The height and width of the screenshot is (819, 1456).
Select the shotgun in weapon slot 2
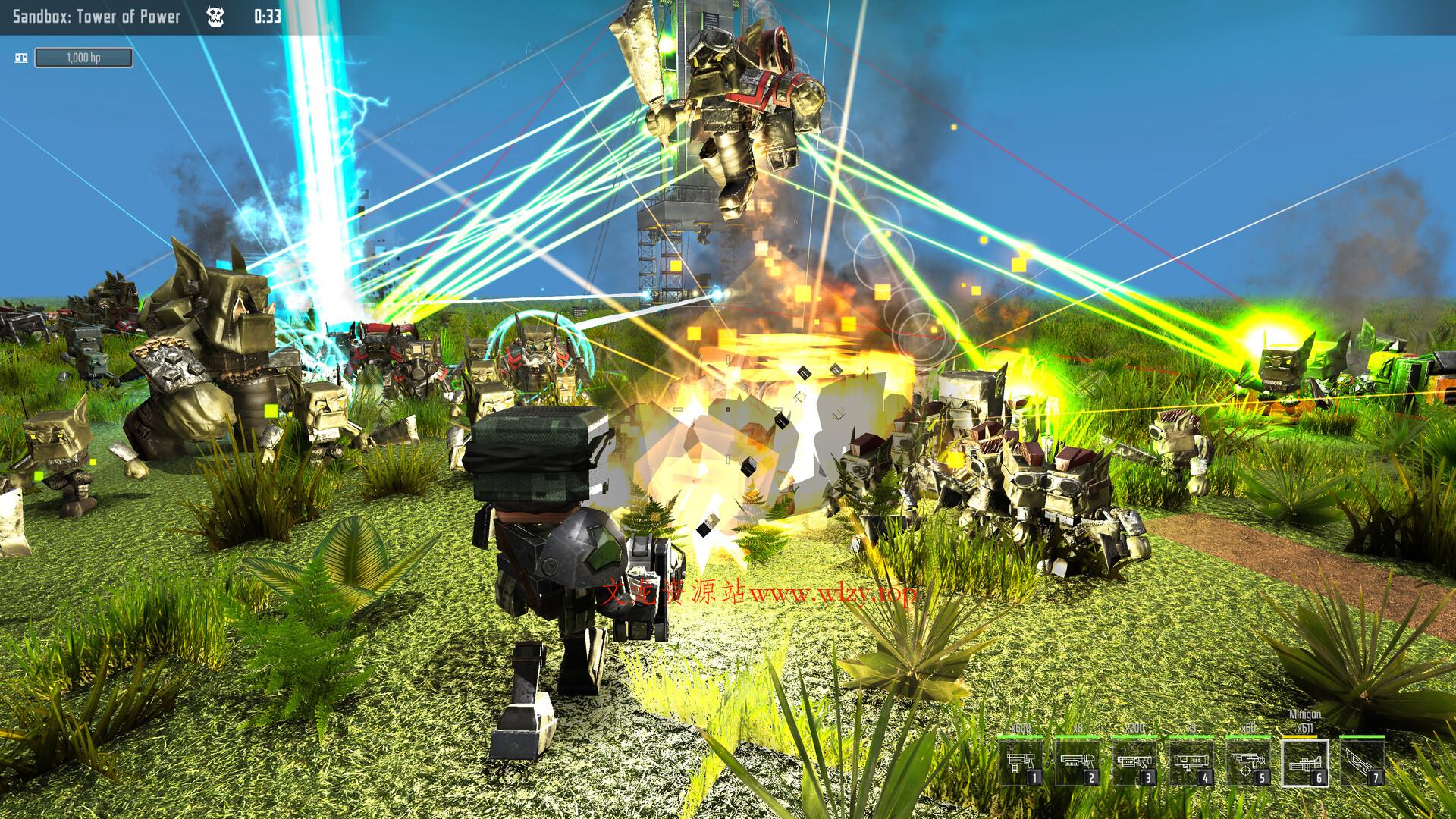[1077, 762]
